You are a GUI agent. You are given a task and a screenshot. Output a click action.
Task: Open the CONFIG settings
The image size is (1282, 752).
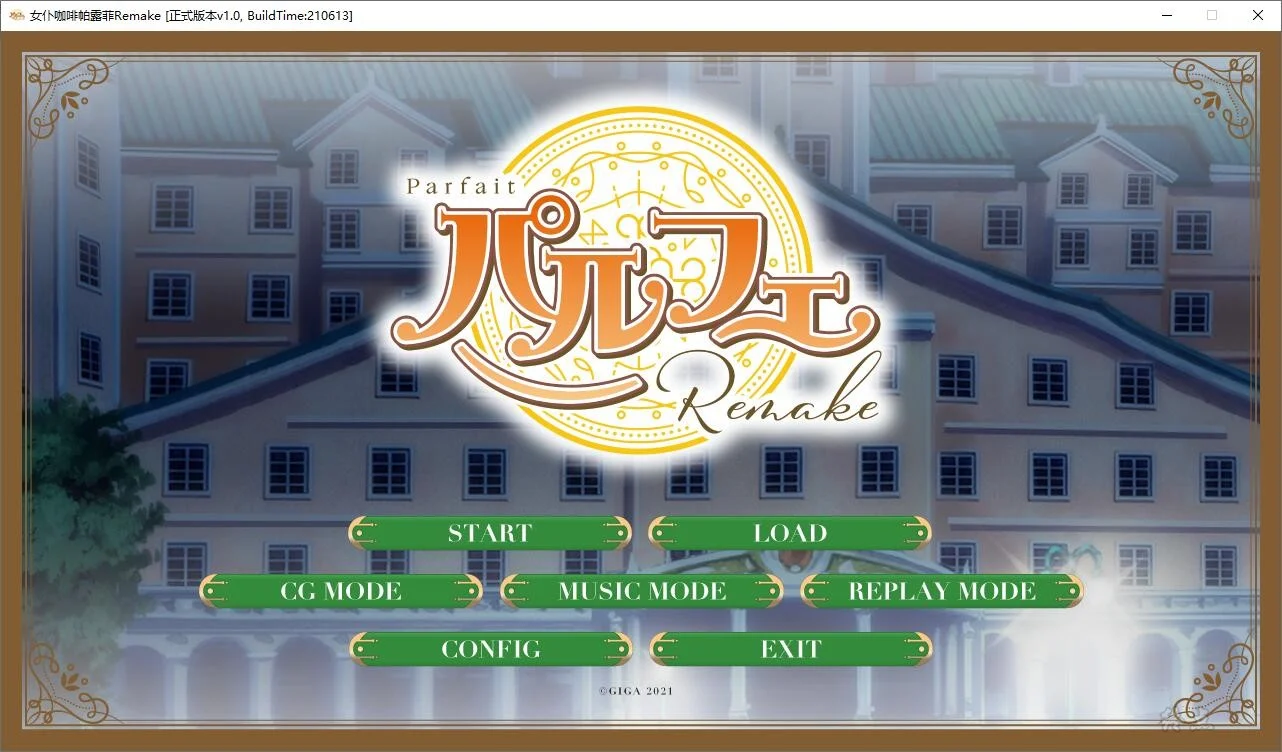click(490, 649)
